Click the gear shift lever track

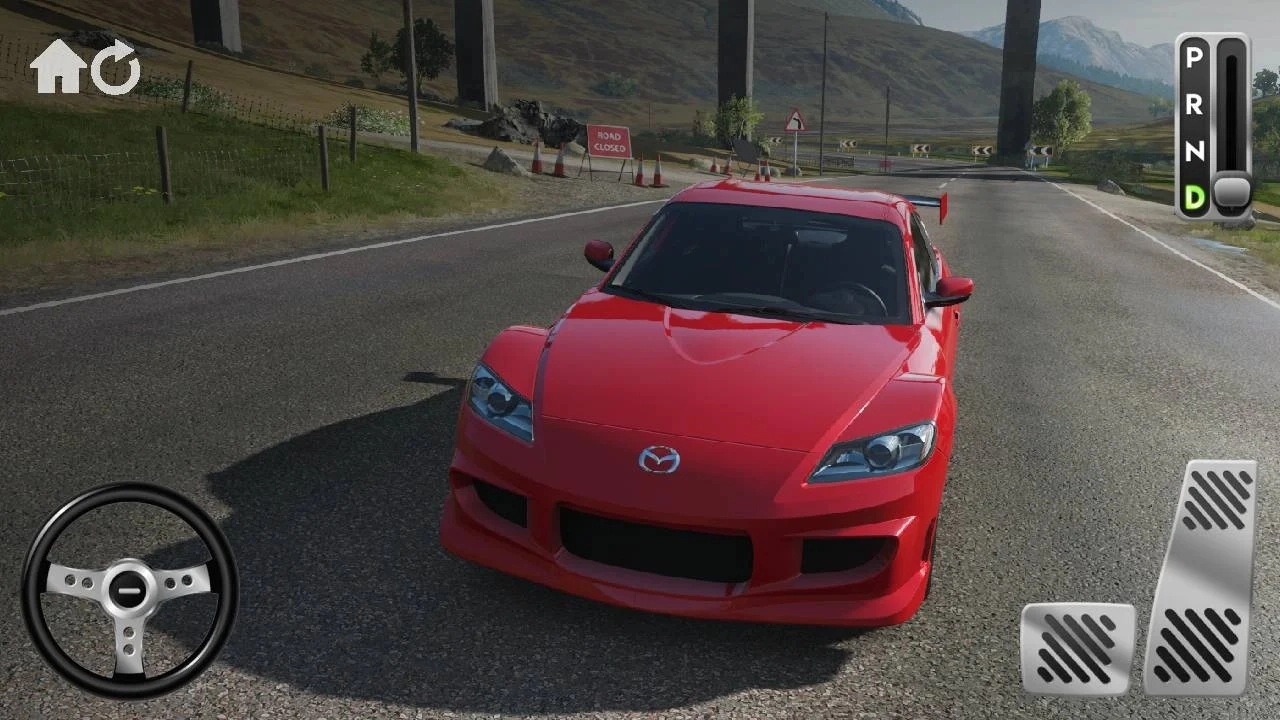[x=1228, y=120]
